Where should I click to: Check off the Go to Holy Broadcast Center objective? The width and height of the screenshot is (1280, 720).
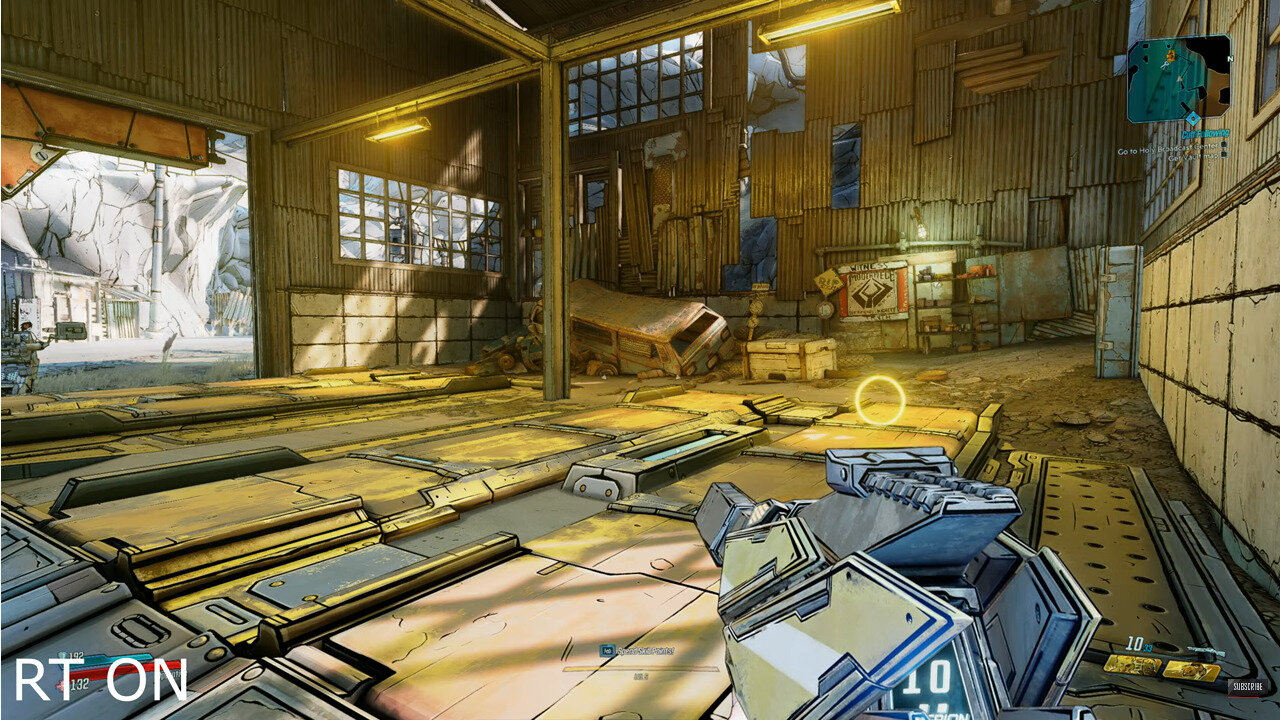(1223, 147)
